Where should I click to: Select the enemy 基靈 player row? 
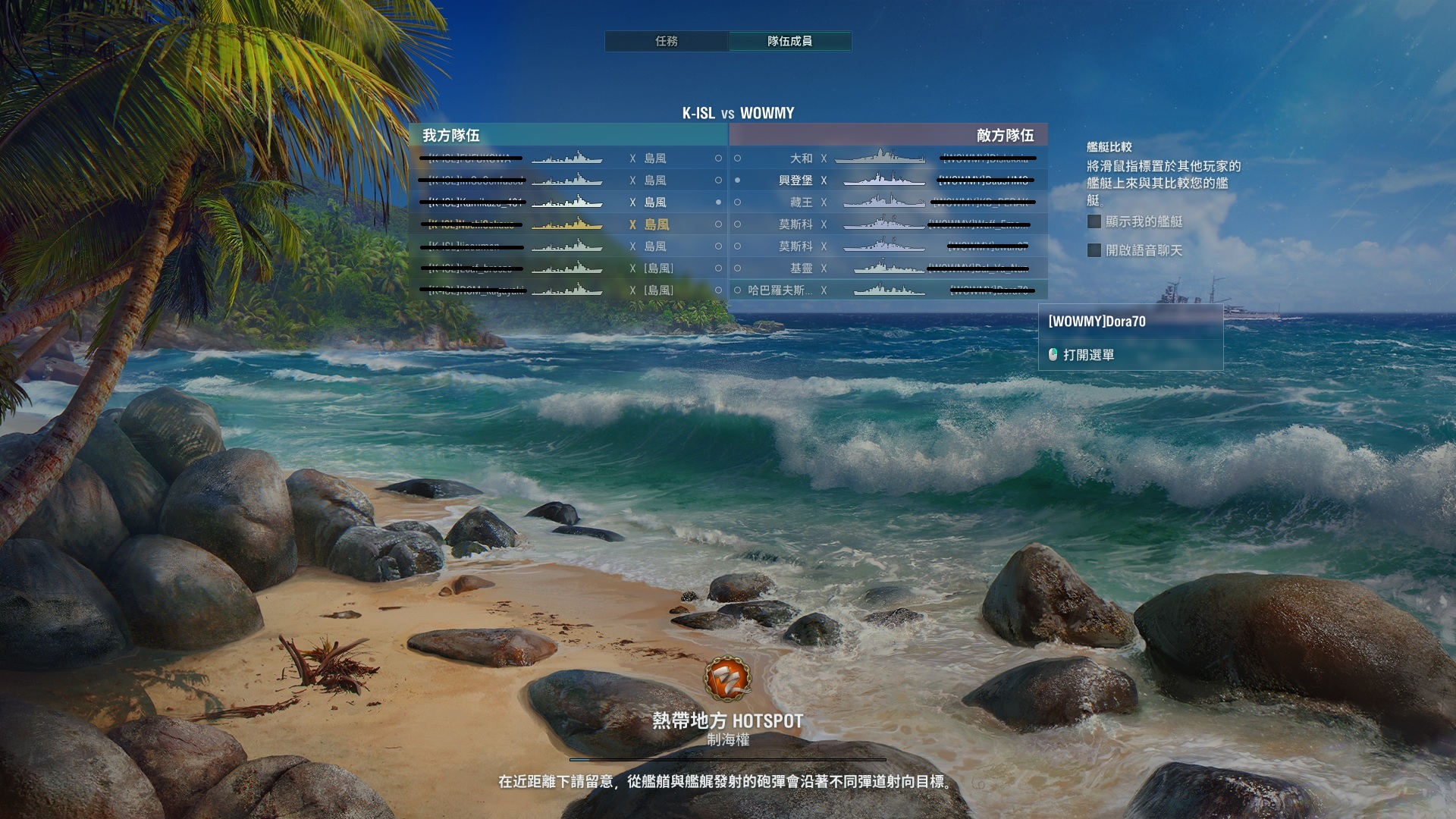[887, 268]
